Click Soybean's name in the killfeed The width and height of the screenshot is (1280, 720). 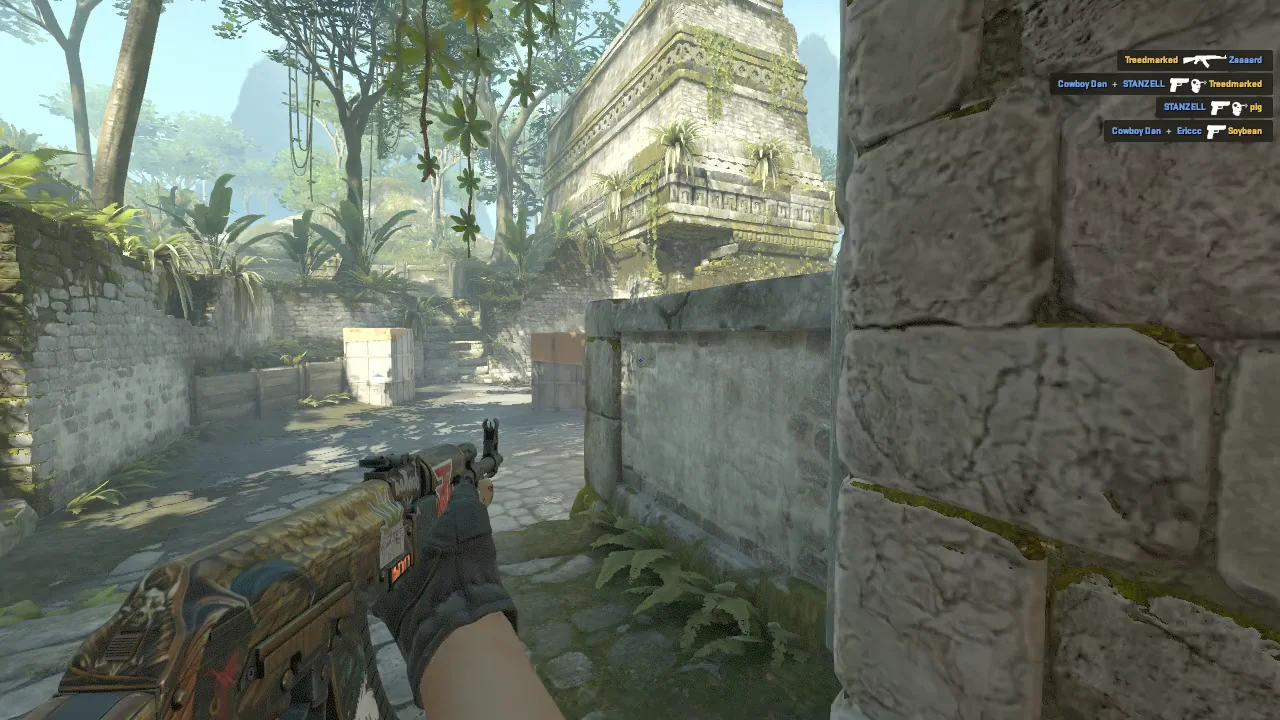(x=1246, y=131)
